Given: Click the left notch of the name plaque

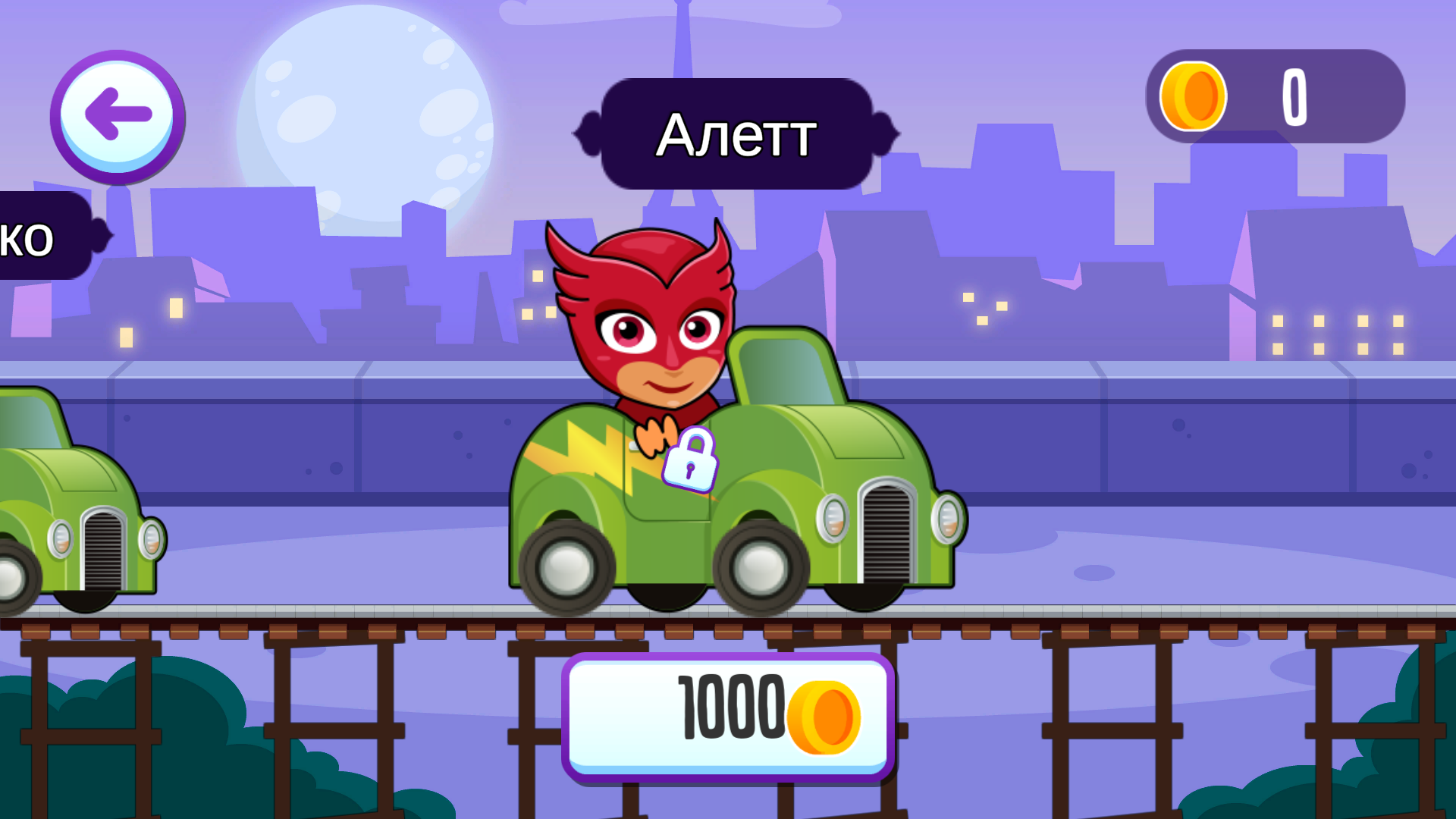Looking at the screenshot, I should (x=589, y=135).
